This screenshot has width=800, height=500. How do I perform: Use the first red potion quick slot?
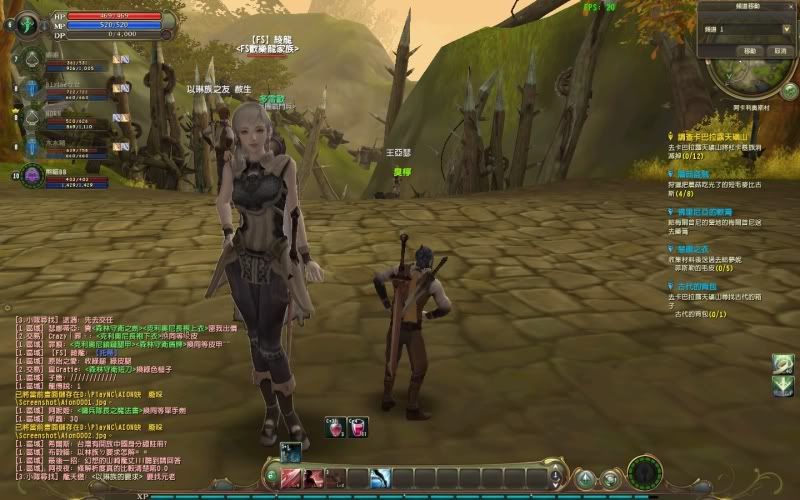pos(335,427)
